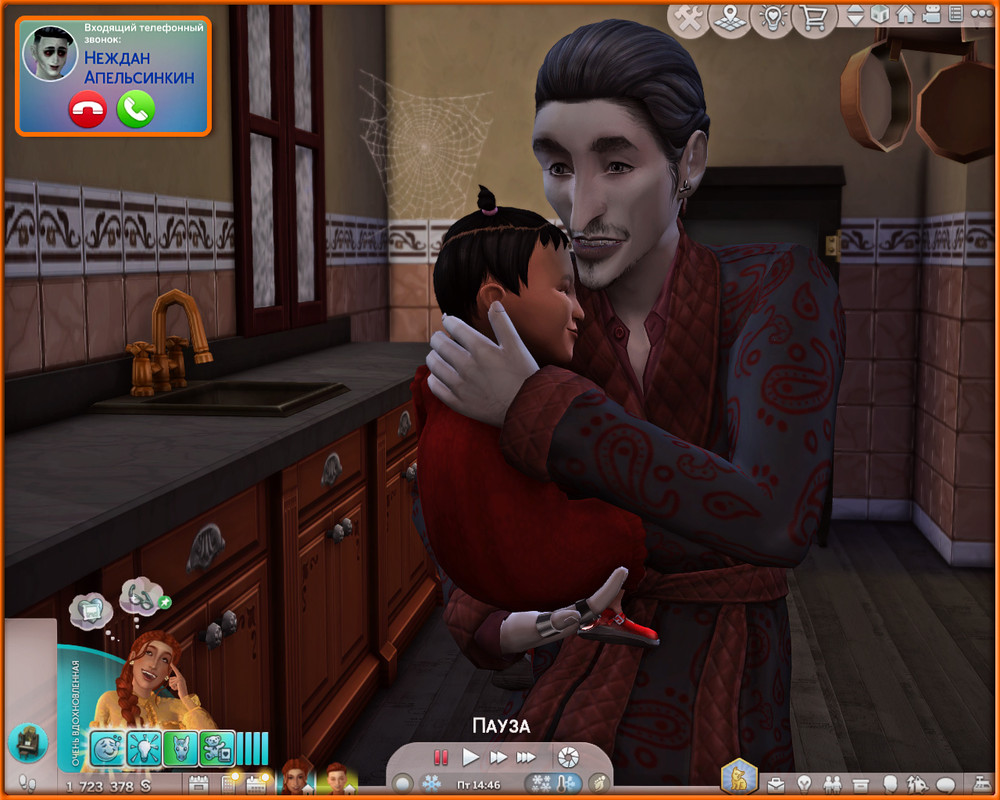This screenshot has height=800, width=1000.
Task: Answer the call from Неждан Апельсинкин
Action: (x=136, y=109)
